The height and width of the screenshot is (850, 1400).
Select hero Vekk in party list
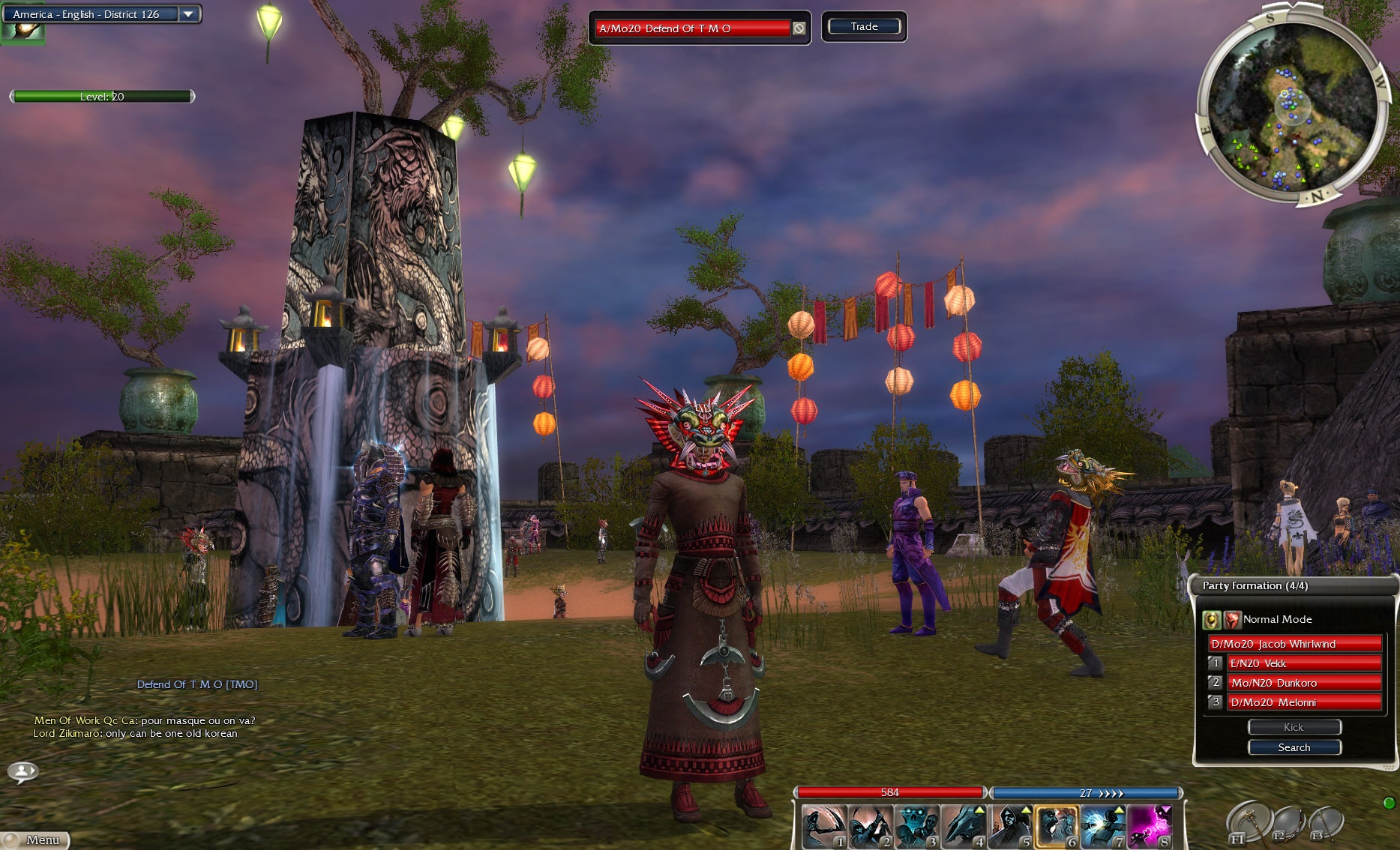coord(1303,663)
